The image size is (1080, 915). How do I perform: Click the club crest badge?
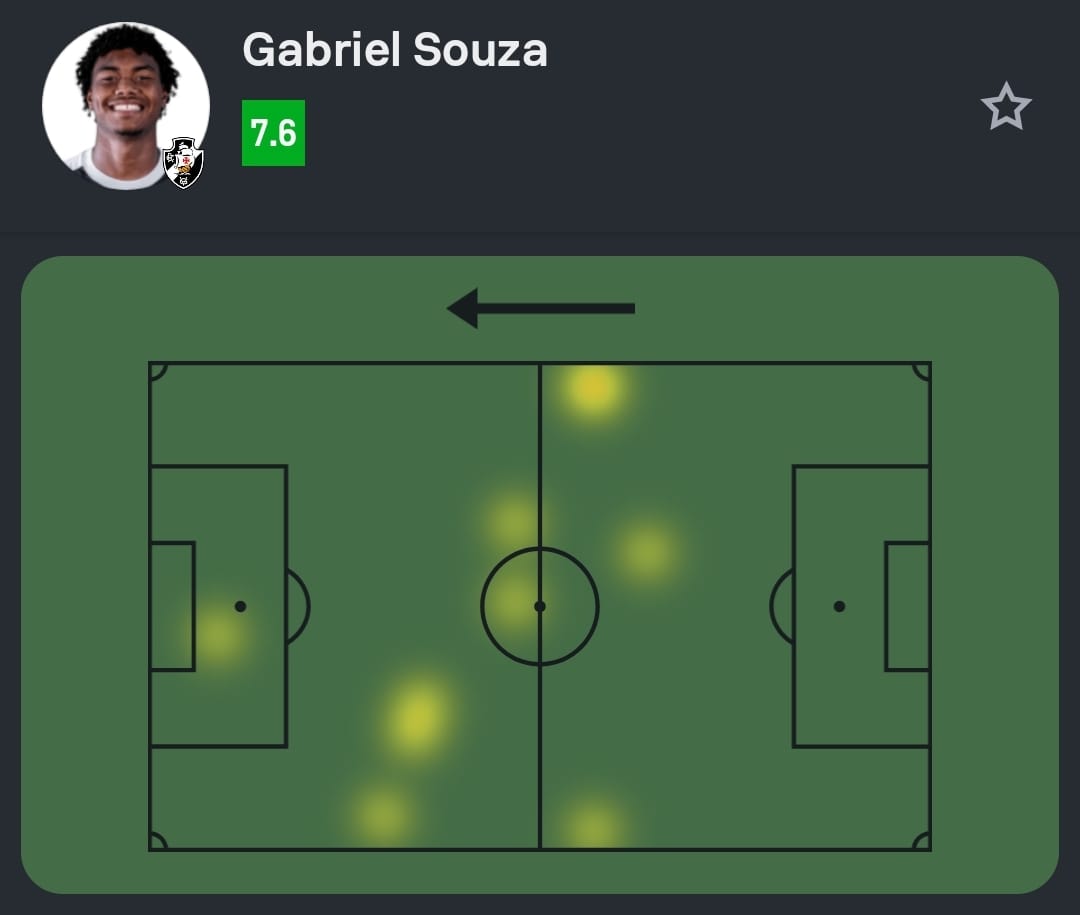(184, 163)
